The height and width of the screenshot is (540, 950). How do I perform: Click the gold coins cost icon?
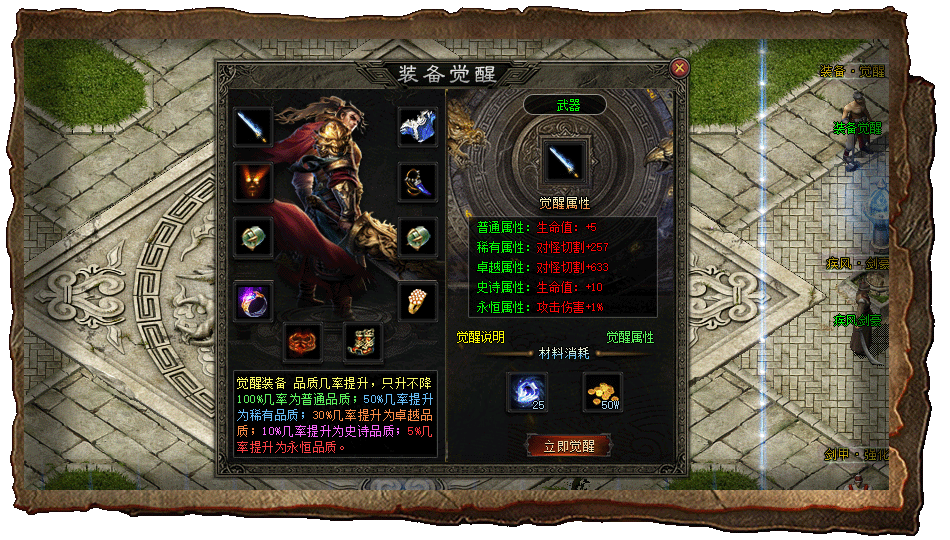603,392
